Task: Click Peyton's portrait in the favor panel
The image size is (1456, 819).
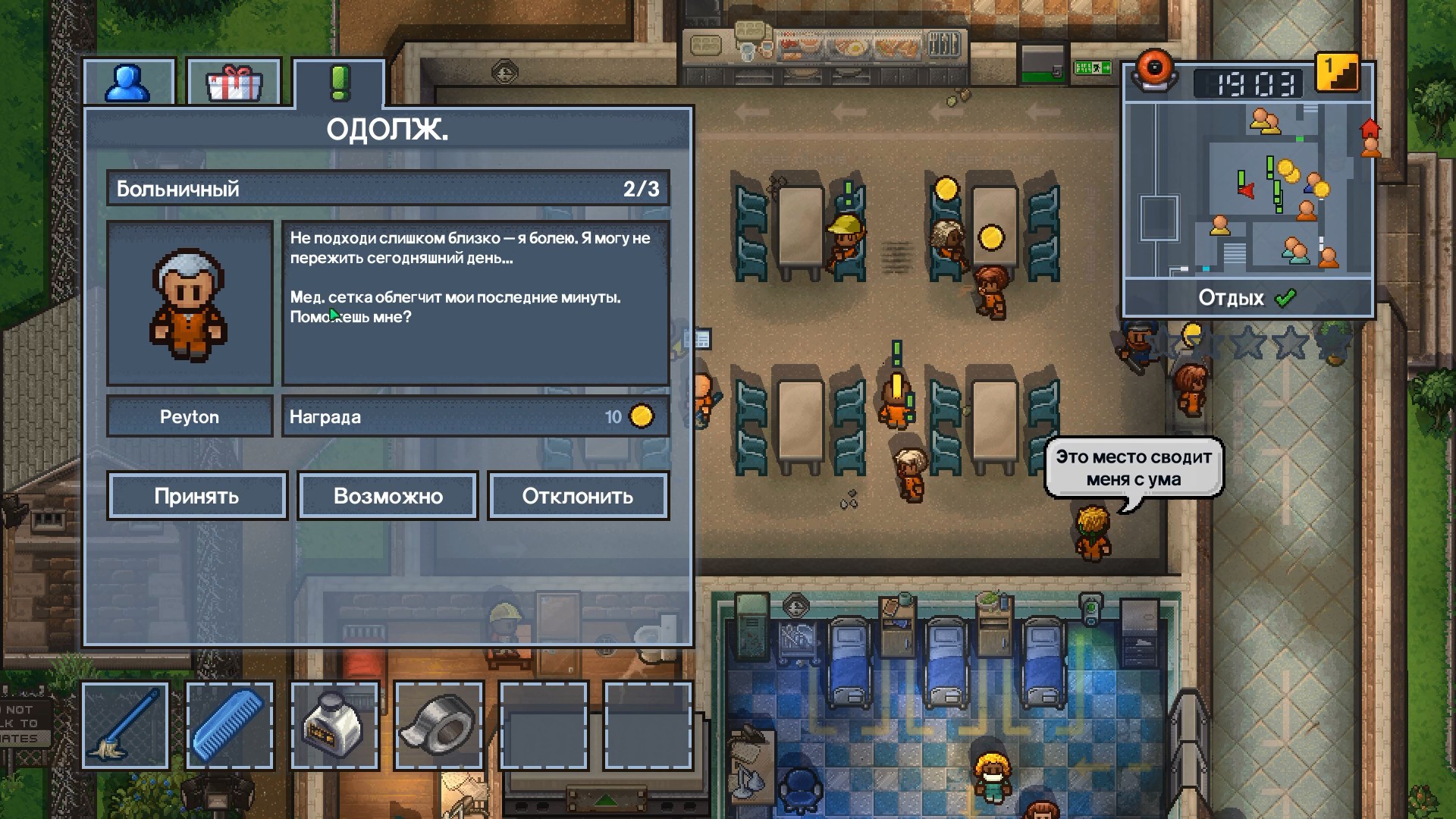Action: [x=190, y=303]
